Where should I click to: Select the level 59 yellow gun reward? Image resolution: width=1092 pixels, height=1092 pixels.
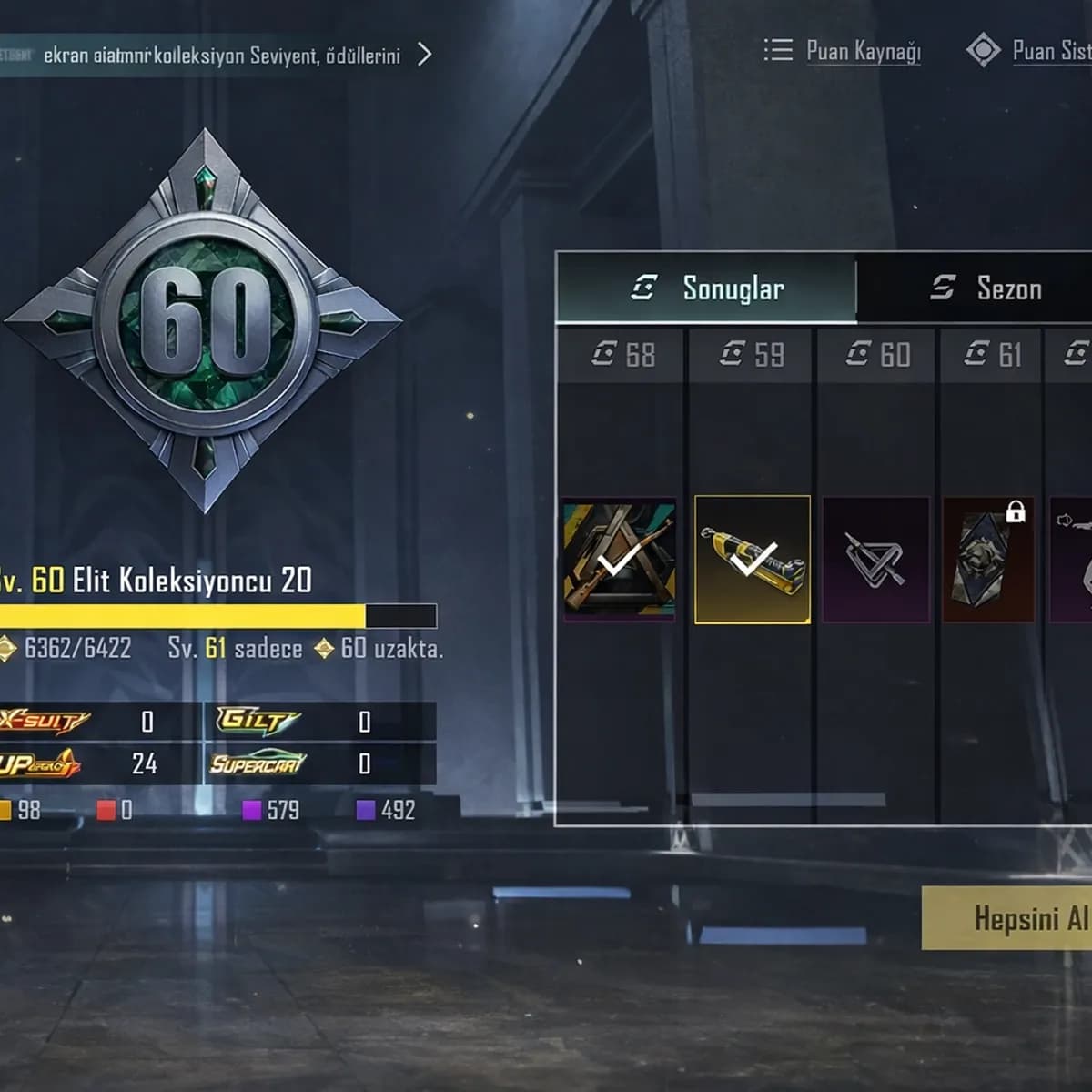752,560
